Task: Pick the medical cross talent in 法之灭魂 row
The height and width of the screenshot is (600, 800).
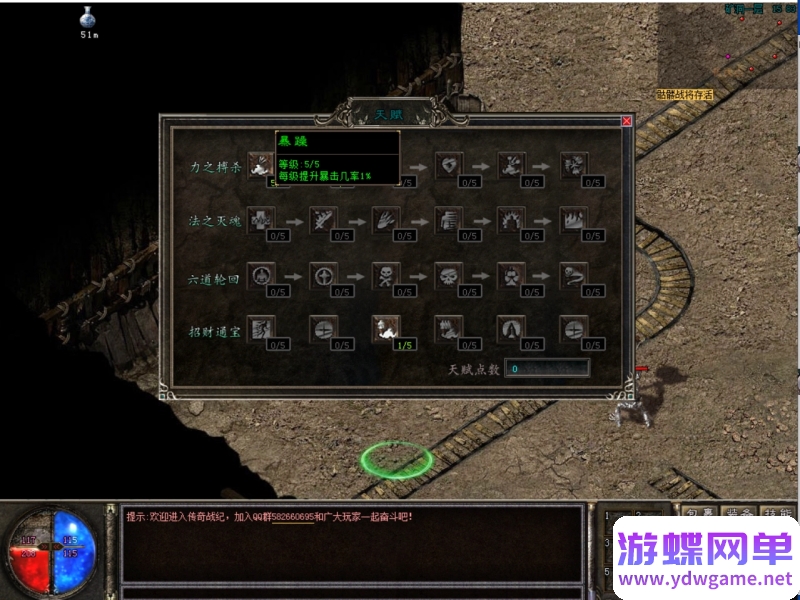Action: [260, 220]
